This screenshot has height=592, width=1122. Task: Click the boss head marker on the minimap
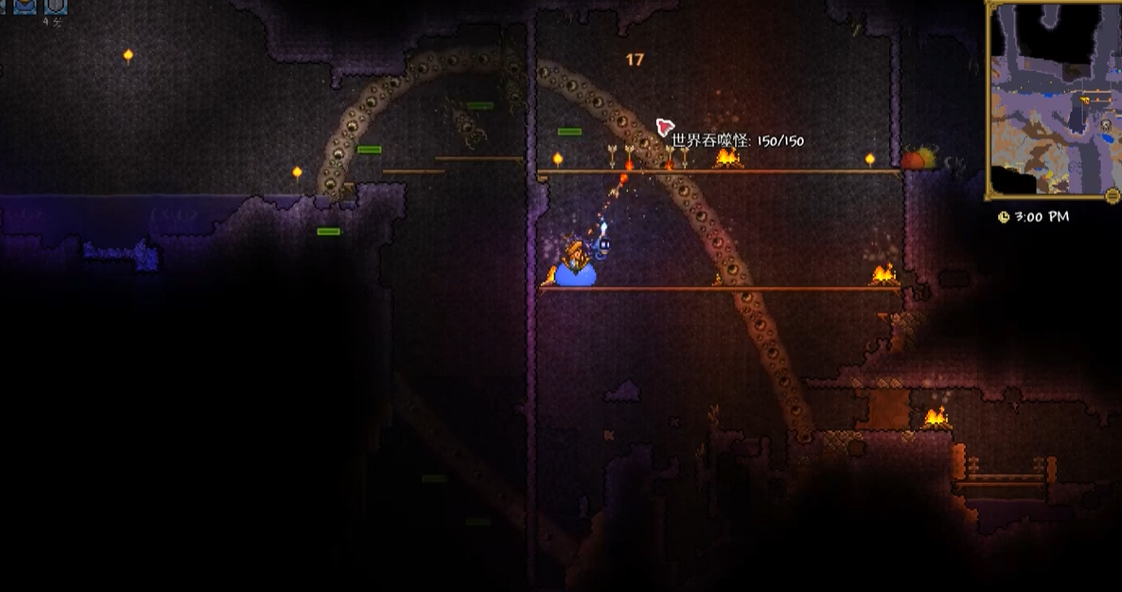(x=1106, y=125)
